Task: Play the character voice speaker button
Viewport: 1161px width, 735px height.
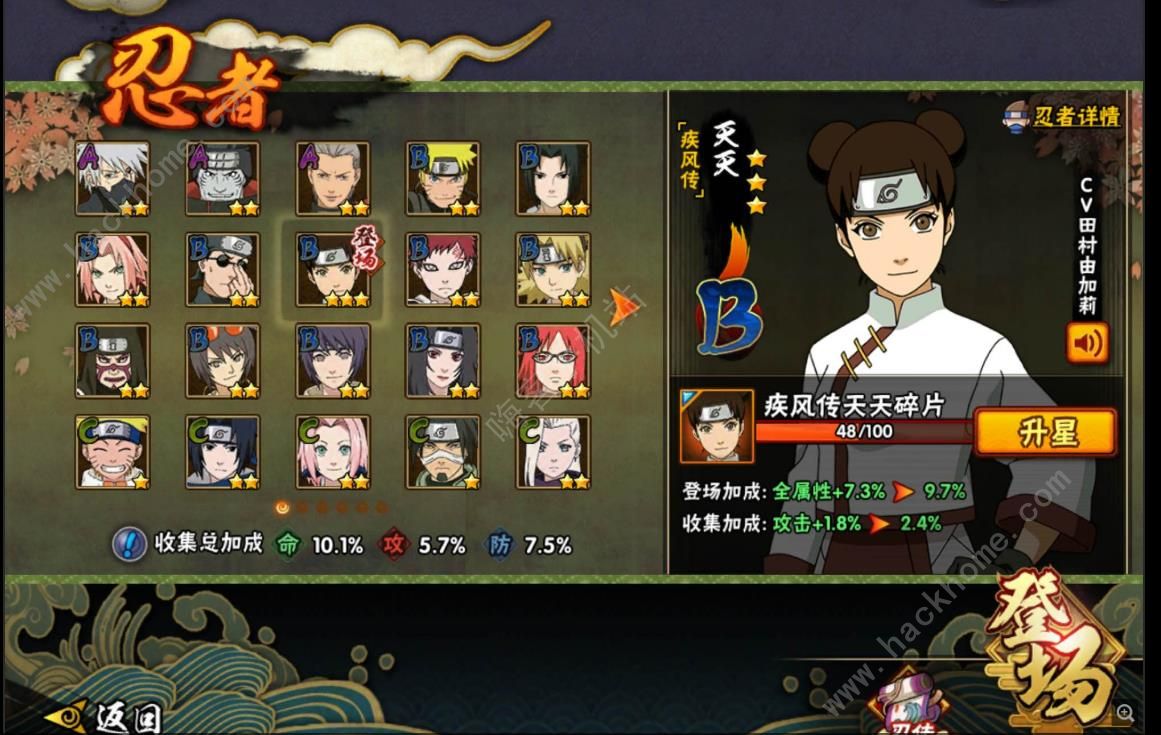Action: 1087,343
